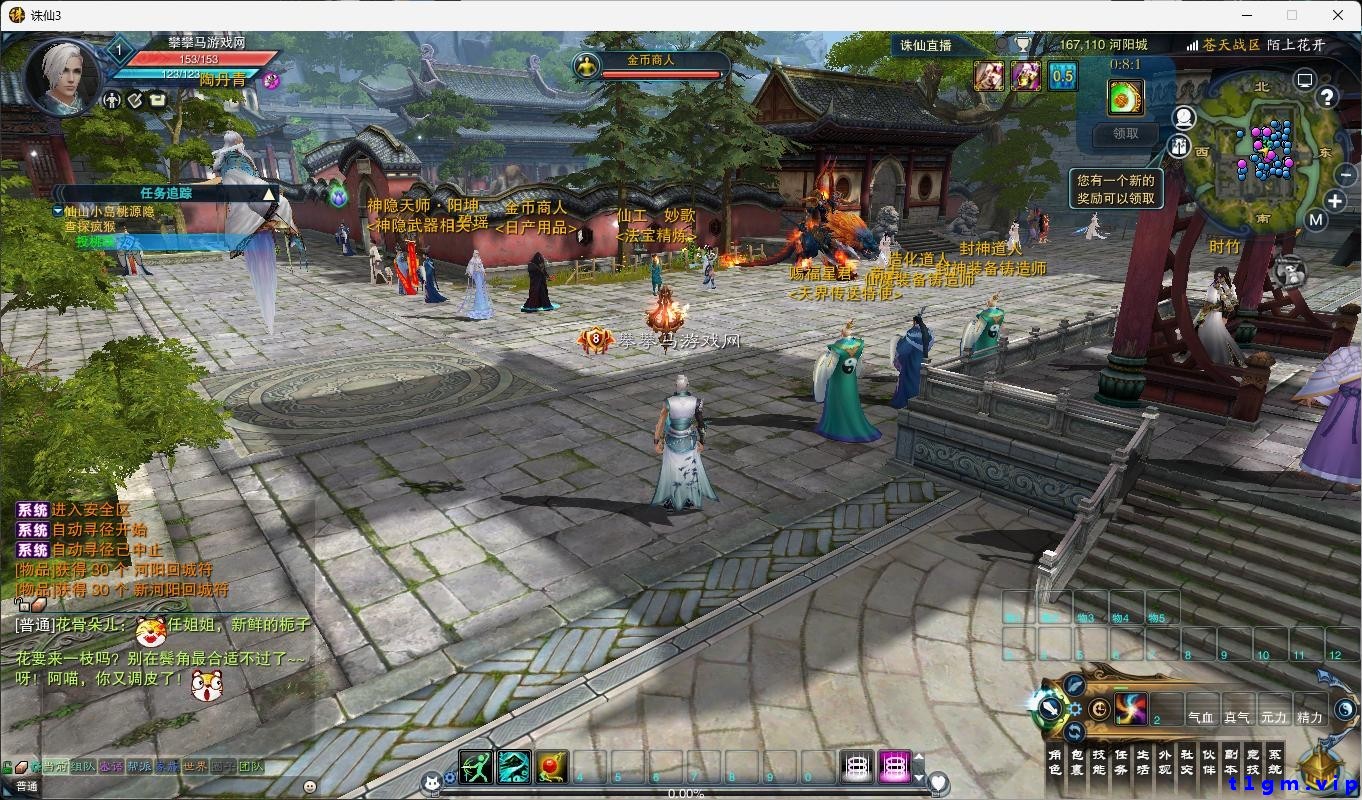Viewport: 1362px width, 800px height.
Task: Claim the reward with the 领取 button
Action: (1126, 133)
